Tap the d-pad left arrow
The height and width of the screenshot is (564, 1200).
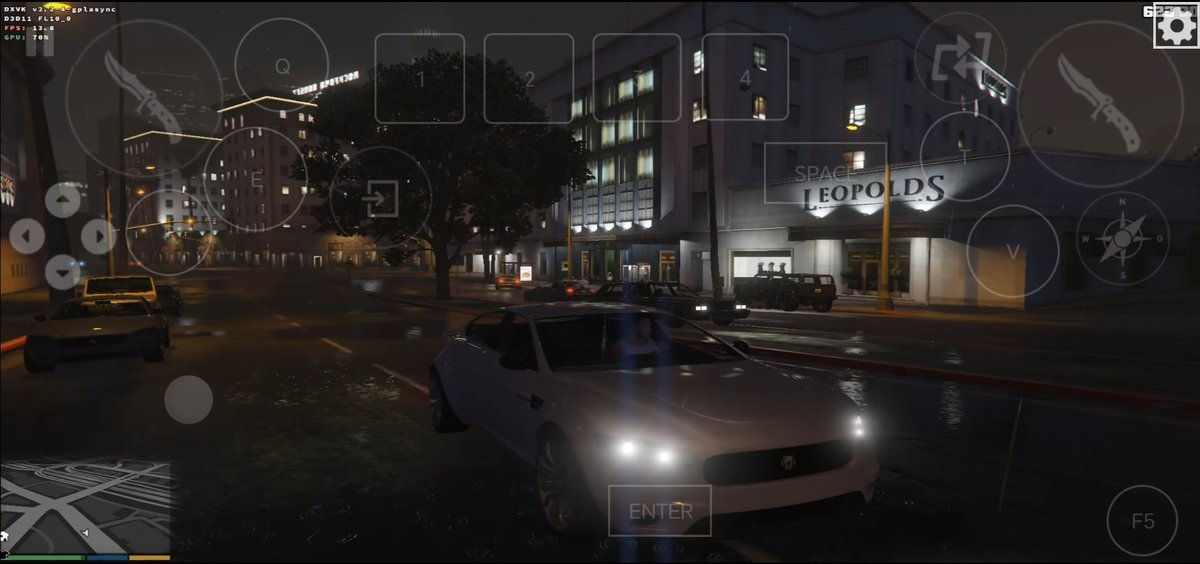point(27,236)
